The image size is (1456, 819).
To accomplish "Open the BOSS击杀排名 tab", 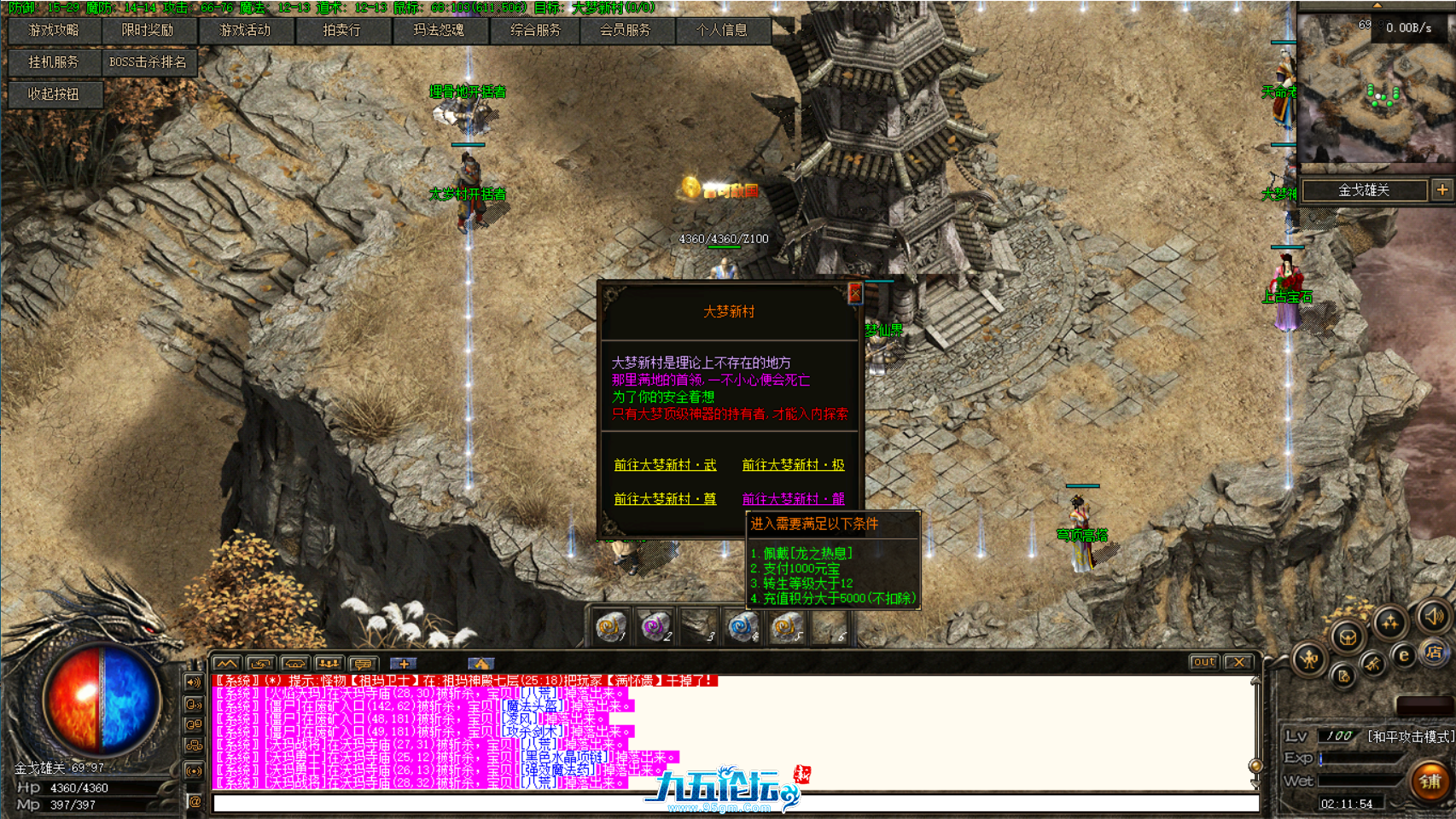I will (x=149, y=61).
